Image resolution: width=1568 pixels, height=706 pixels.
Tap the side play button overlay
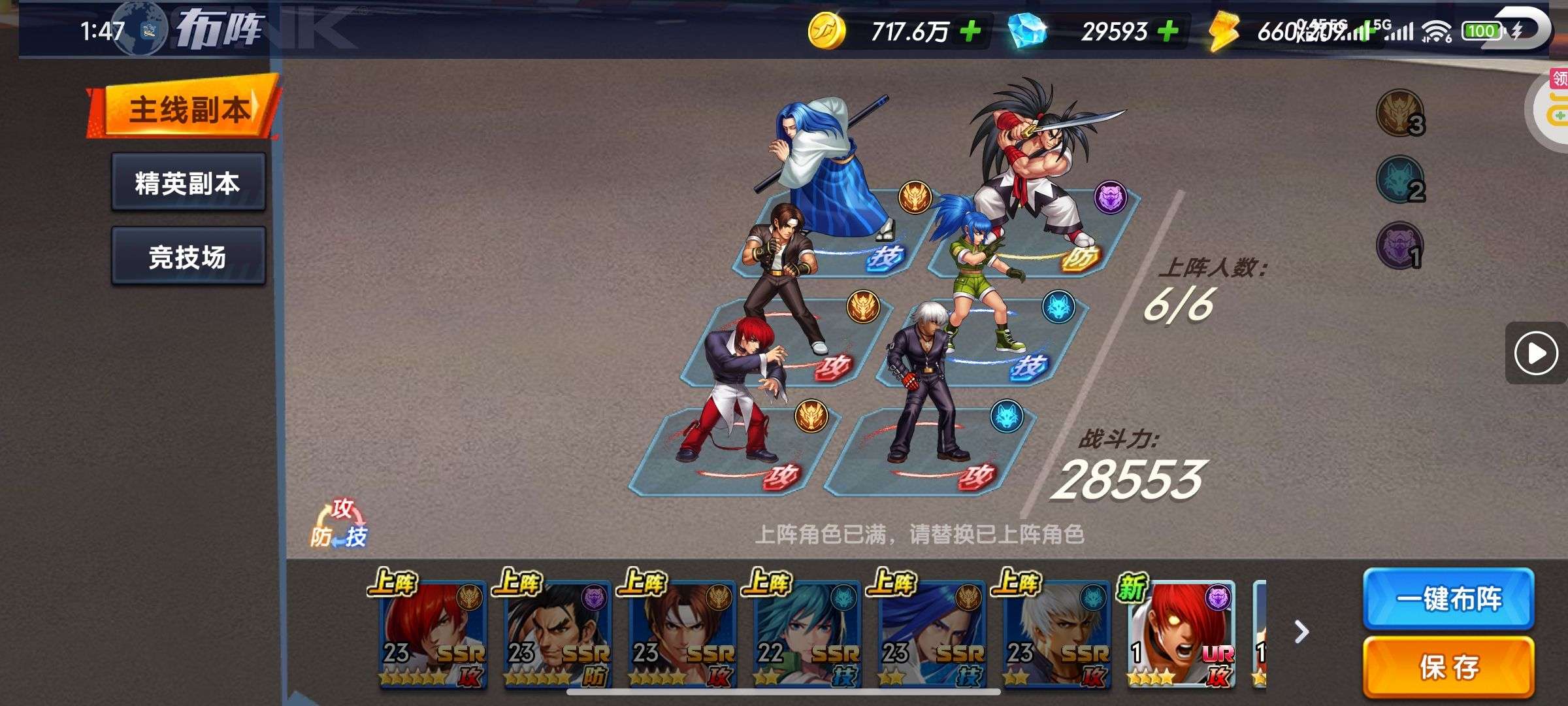pyautogui.click(x=1535, y=354)
